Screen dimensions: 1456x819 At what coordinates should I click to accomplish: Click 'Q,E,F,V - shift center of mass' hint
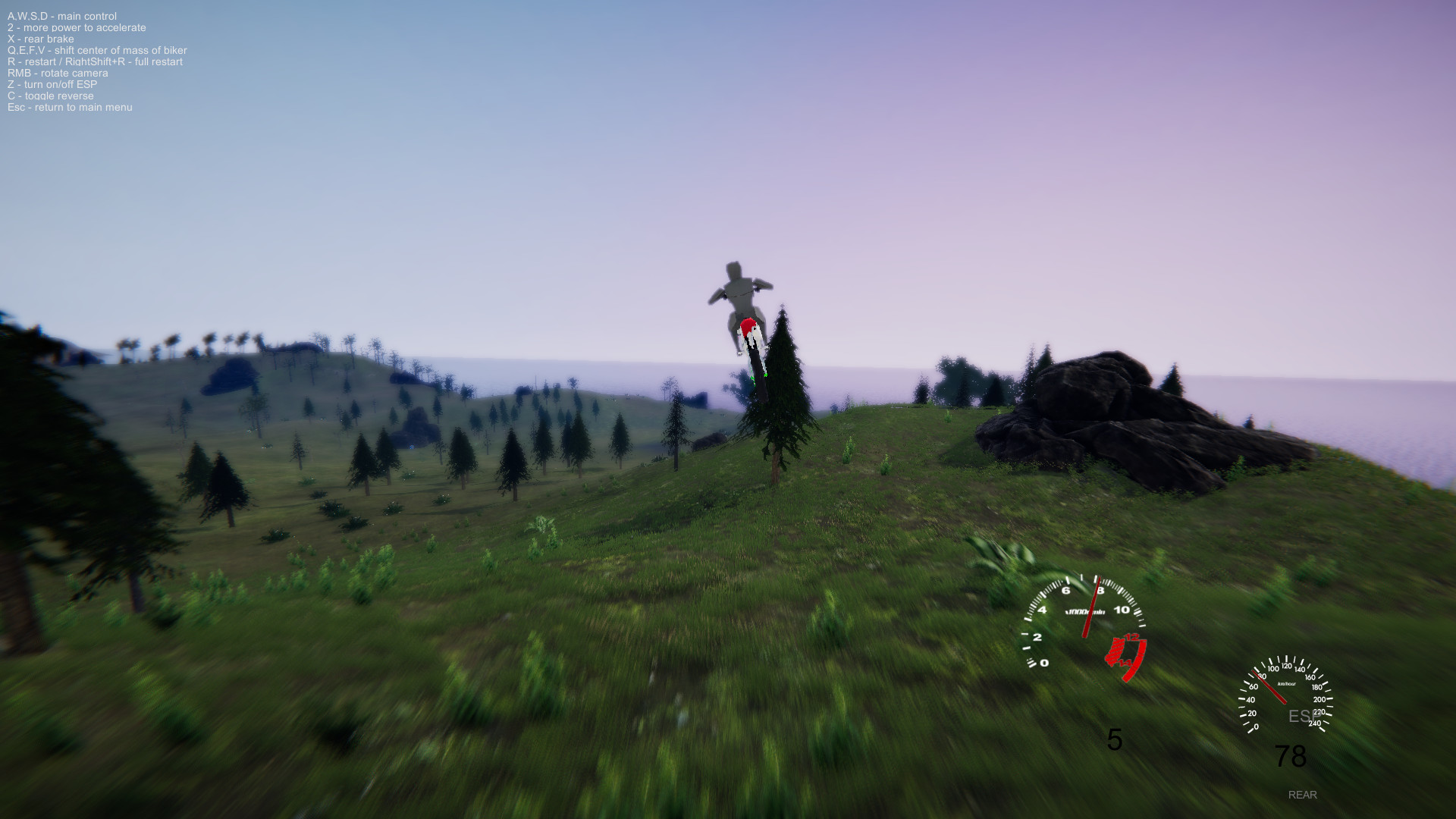pos(96,49)
